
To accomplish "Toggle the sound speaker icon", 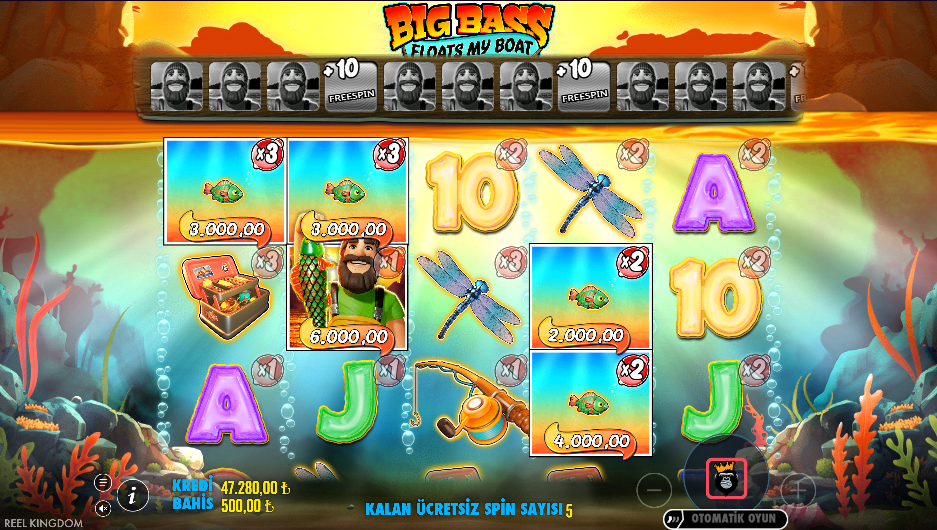I will (x=103, y=508).
